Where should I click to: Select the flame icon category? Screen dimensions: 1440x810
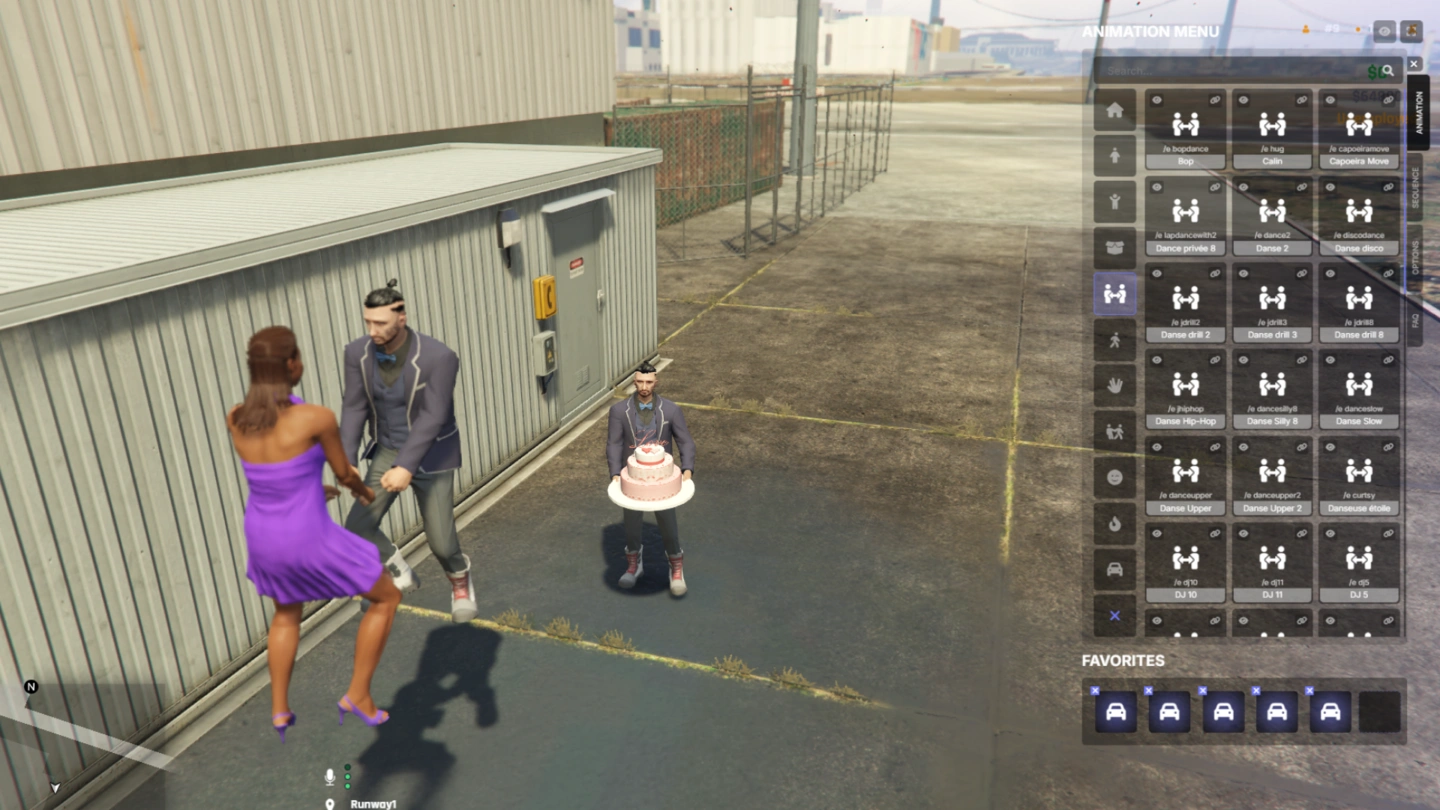pos(1115,524)
